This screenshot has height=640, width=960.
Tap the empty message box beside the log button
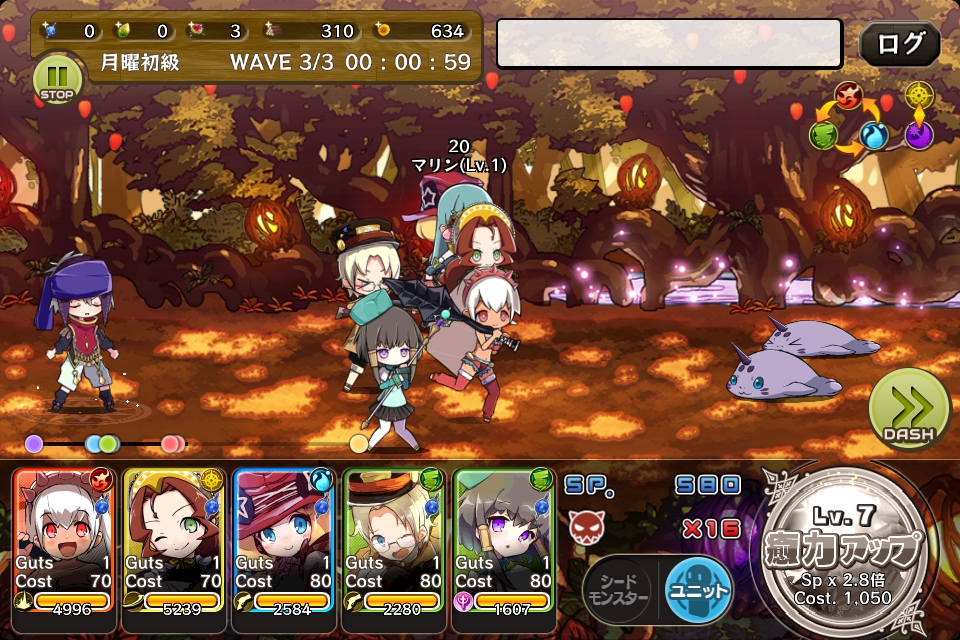tap(669, 44)
